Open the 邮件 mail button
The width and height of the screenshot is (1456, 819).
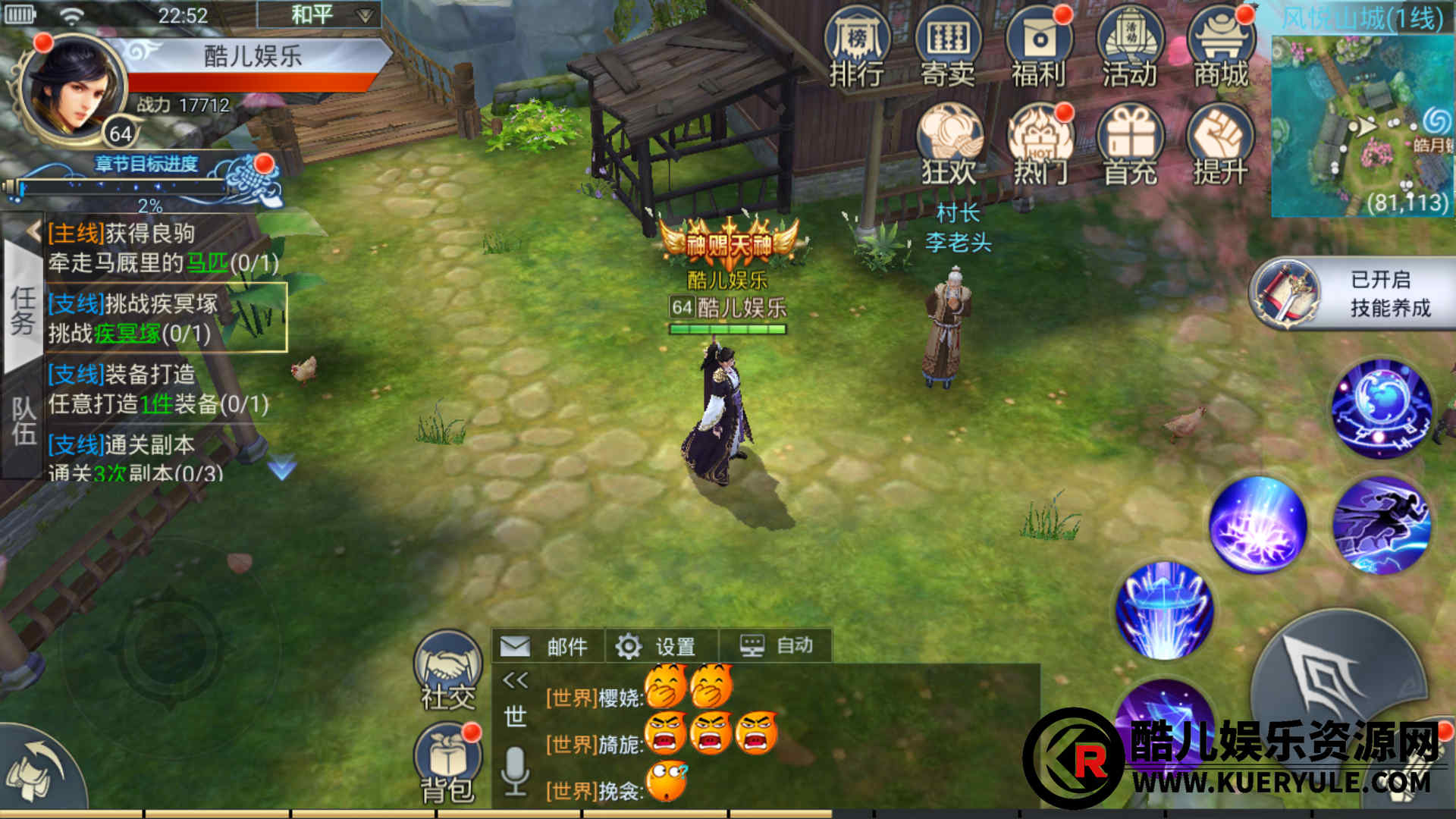coord(548,646)
